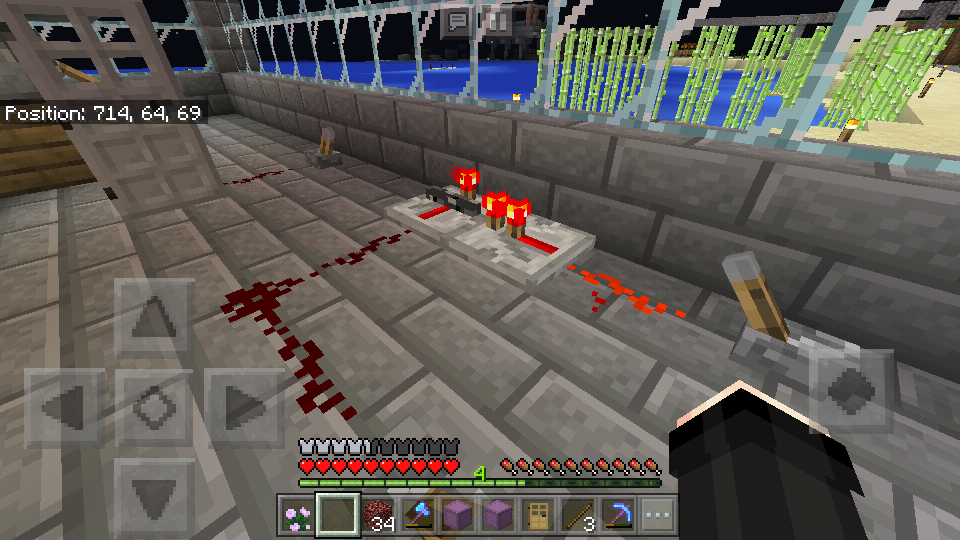The image size is (960, 540).
Task: Select the wooden door slot
Action: click(x=537, y=515)
